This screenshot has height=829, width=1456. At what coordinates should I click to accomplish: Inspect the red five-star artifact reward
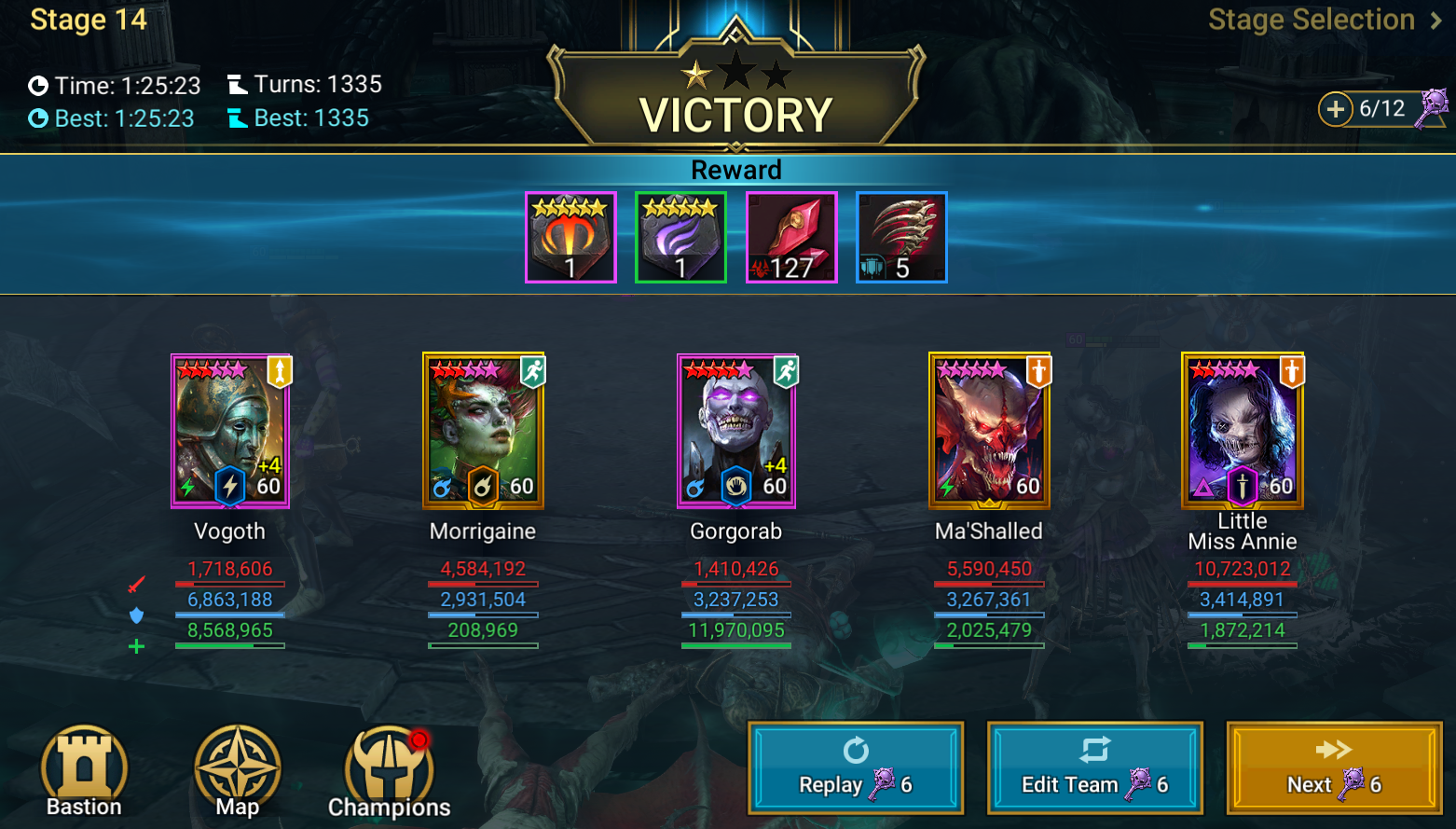pyautogui.click(x=570, y=237)
